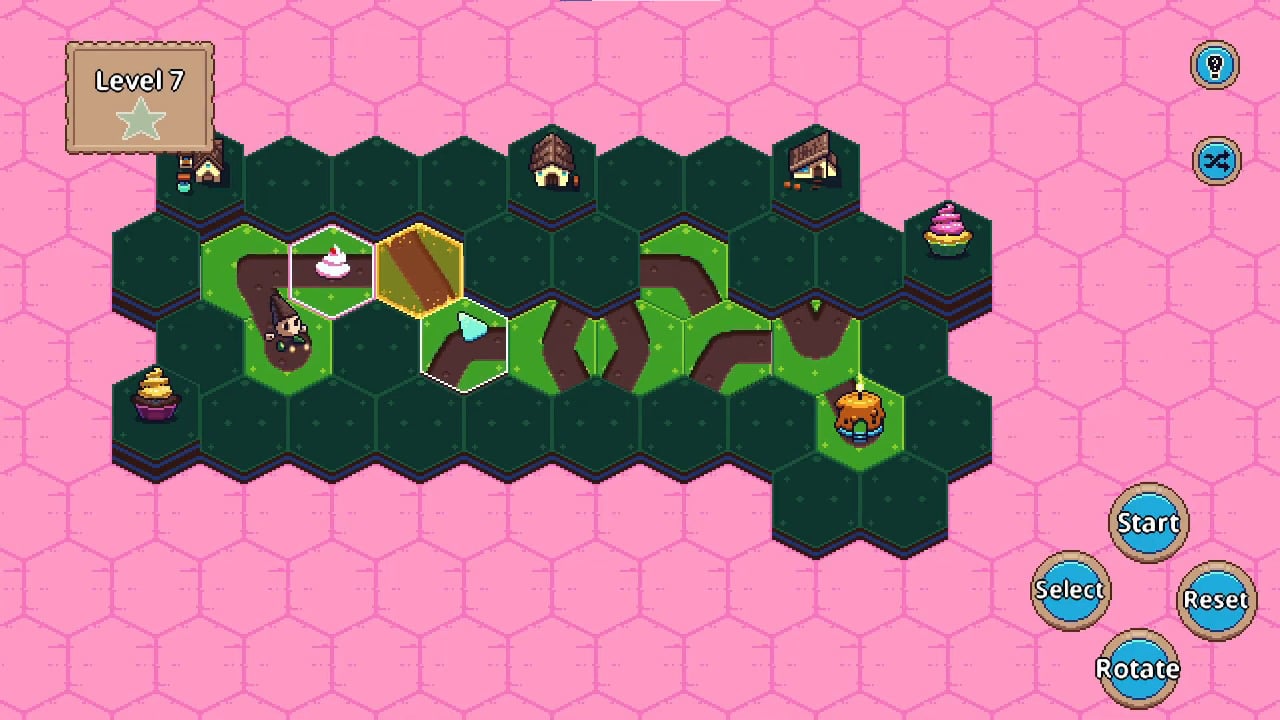Click the Level 7 sign
This screenshot has width=1280, height=720.
139,81
